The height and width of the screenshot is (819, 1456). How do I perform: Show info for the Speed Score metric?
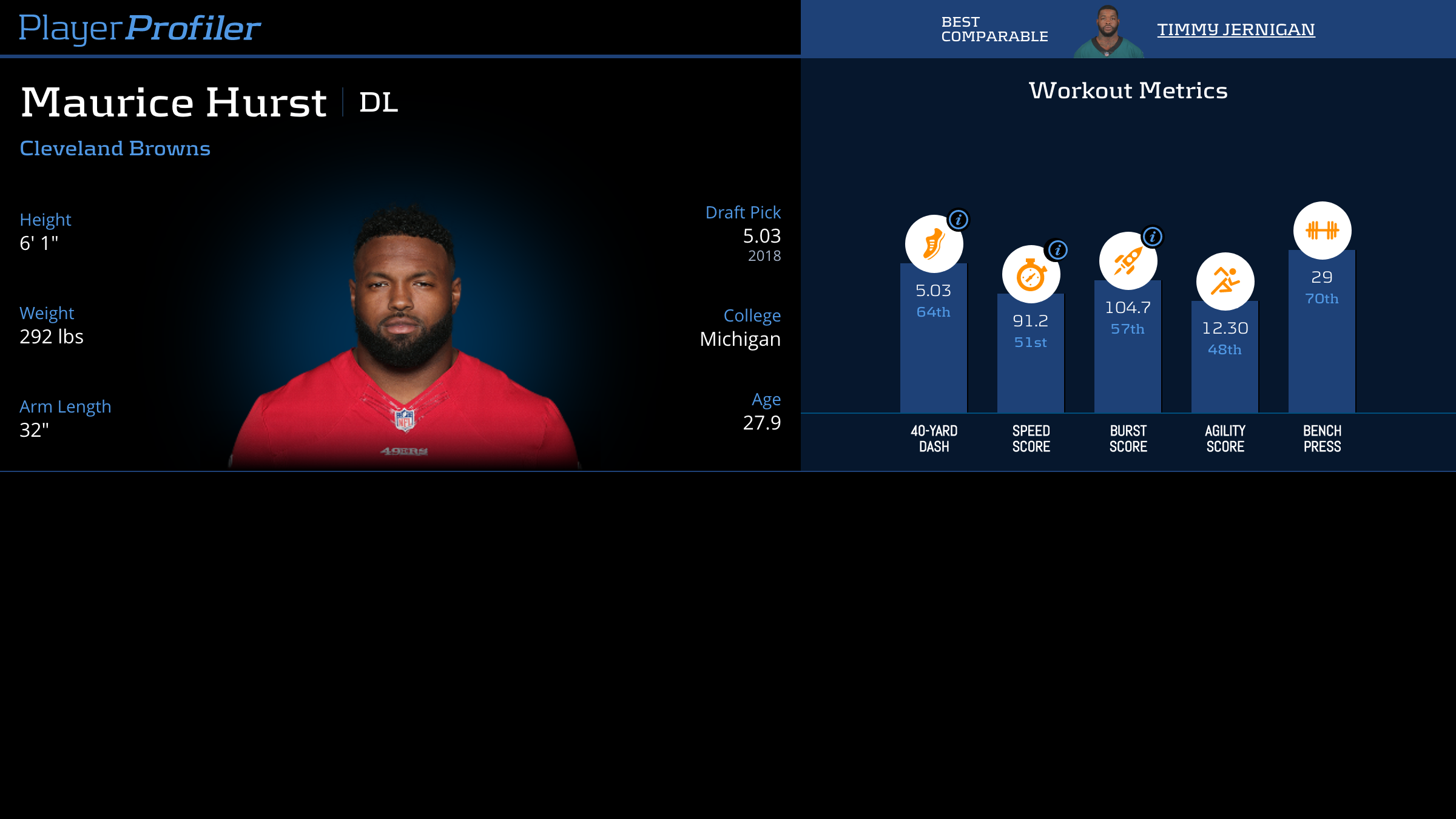tap(1057, 250)
